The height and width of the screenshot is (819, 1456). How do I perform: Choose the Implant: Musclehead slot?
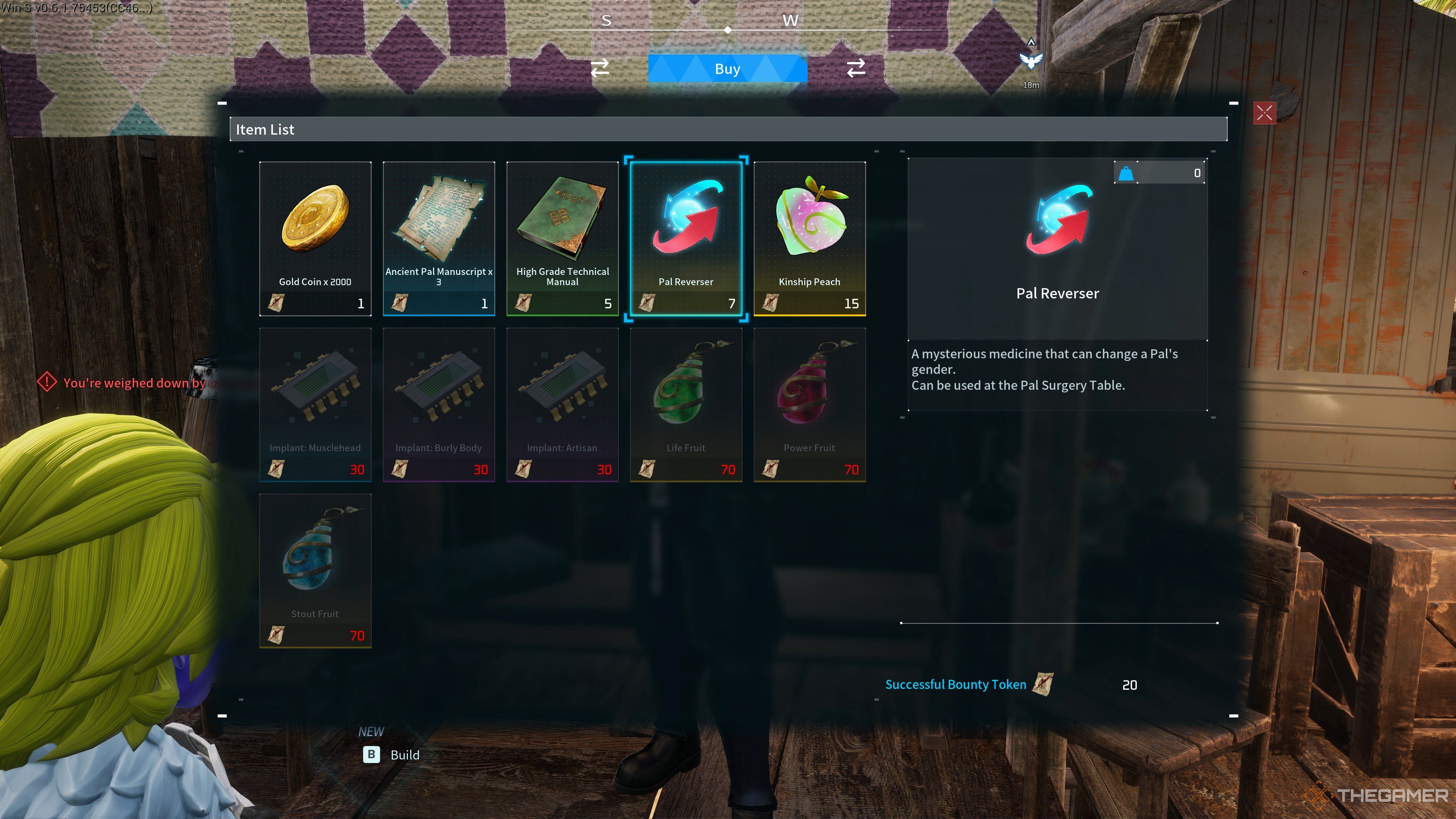click(315, 404)
